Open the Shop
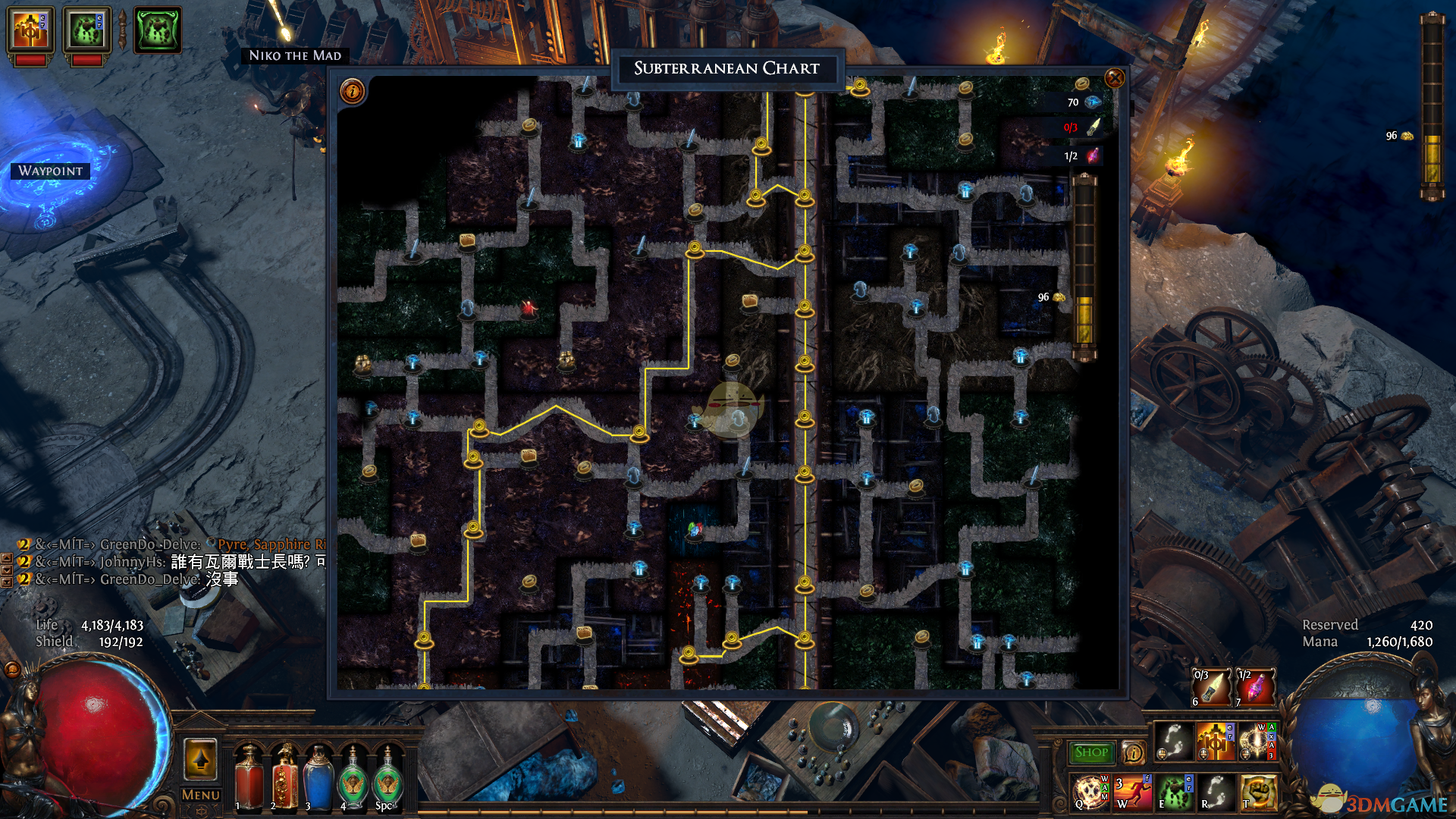1456x819 pixels. pyautogui.click(x=1091, y=752)
